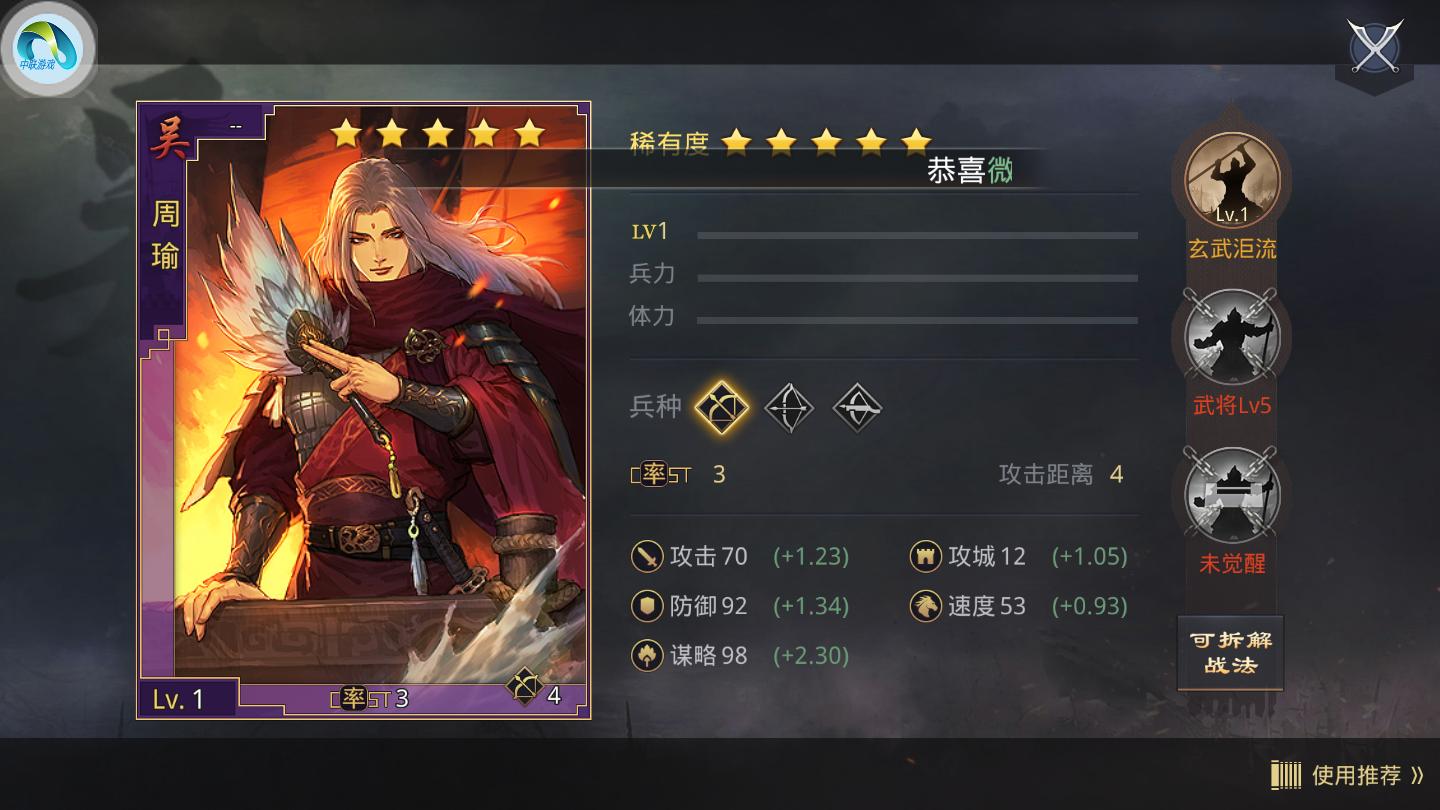Click the castle icon beside 攻城 12
Screen dimensions: 1440x810
click(x=925, y=556)
